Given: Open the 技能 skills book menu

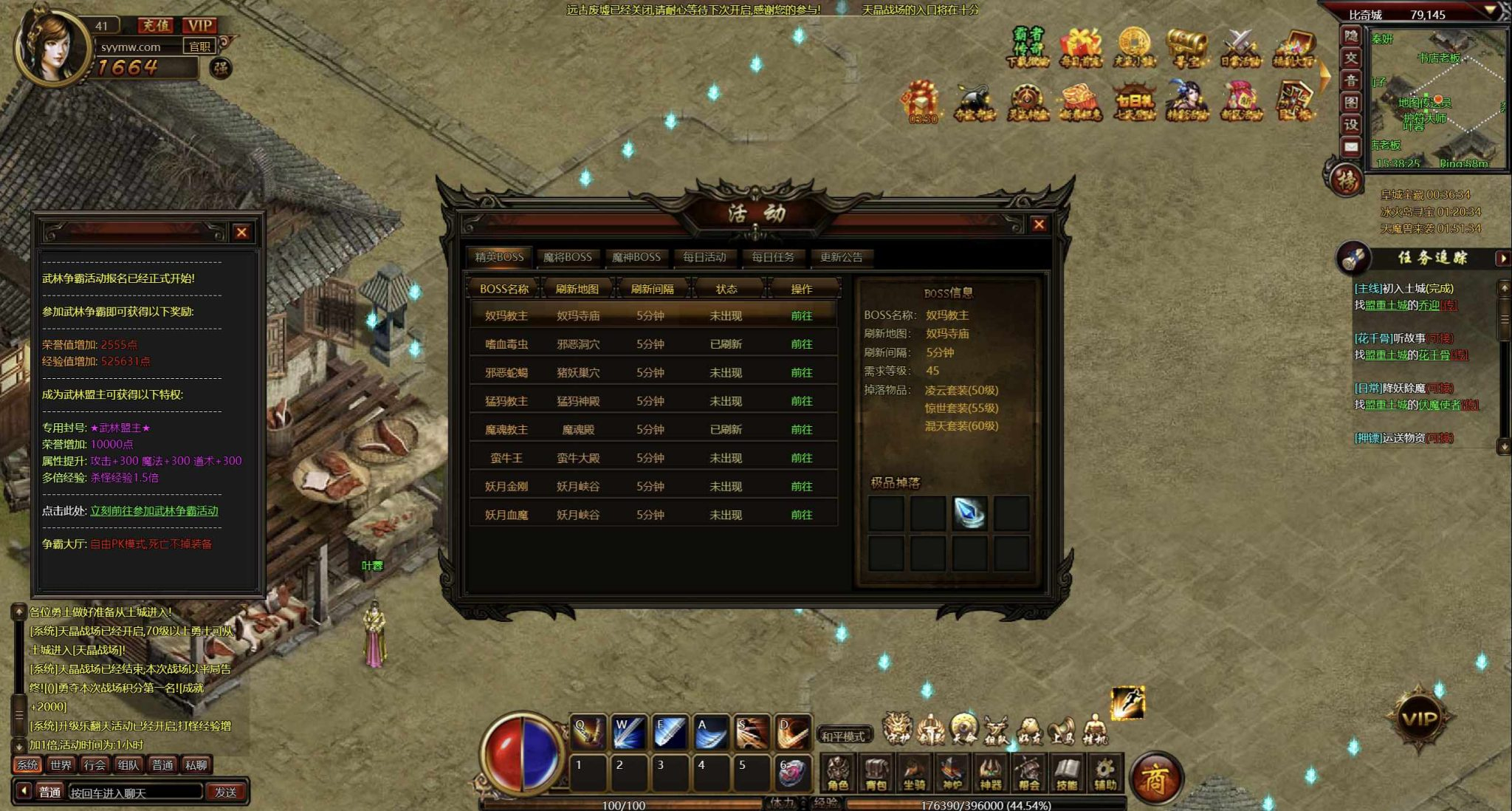Looking at the screenshot, I should 1067,774.
